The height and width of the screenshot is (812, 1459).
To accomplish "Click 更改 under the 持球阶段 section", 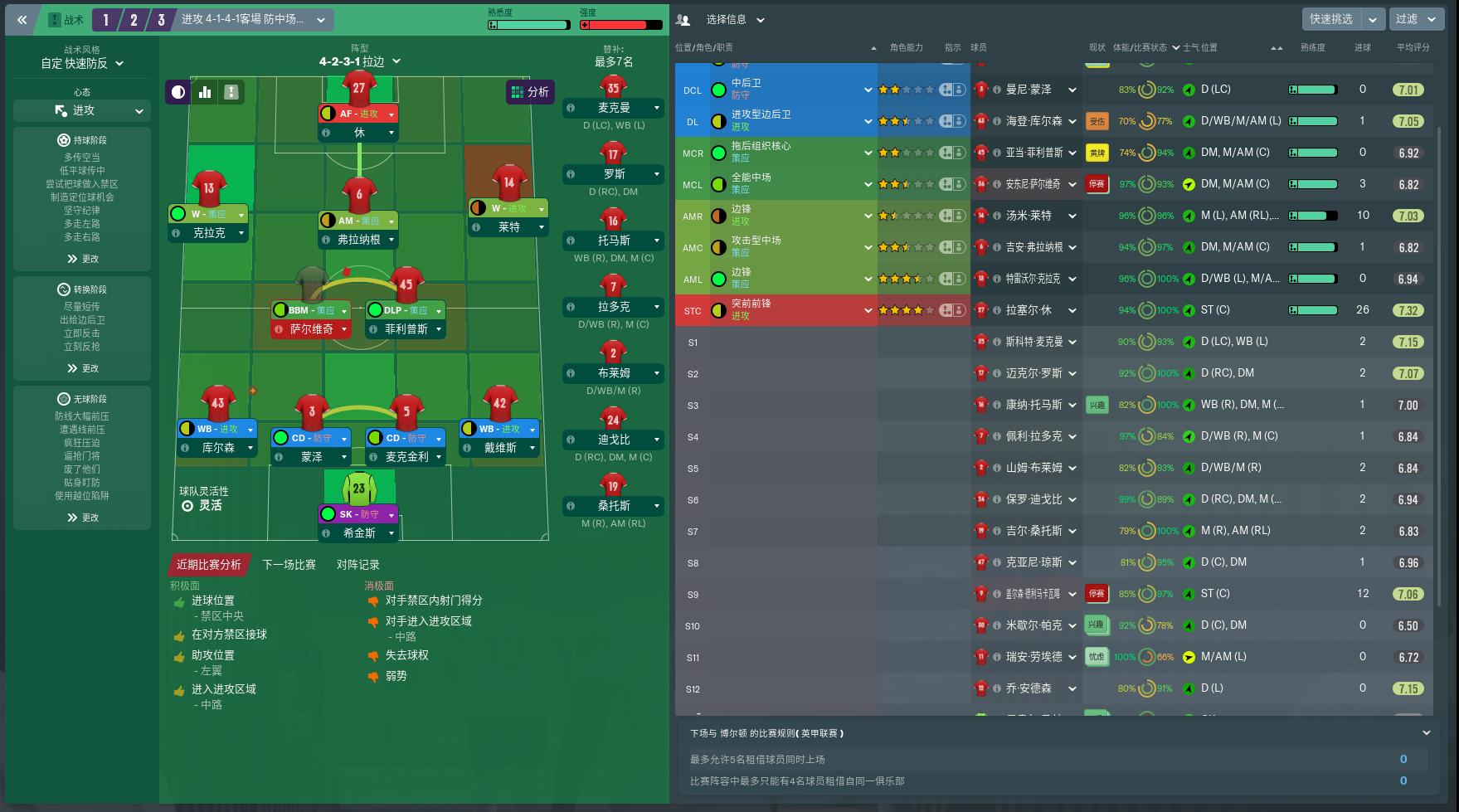I will (x=82, y=259).
